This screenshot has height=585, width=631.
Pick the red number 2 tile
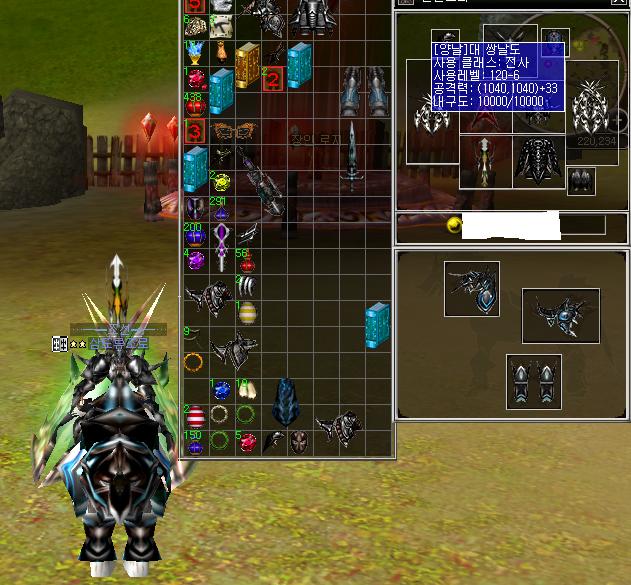click(271, 78)
